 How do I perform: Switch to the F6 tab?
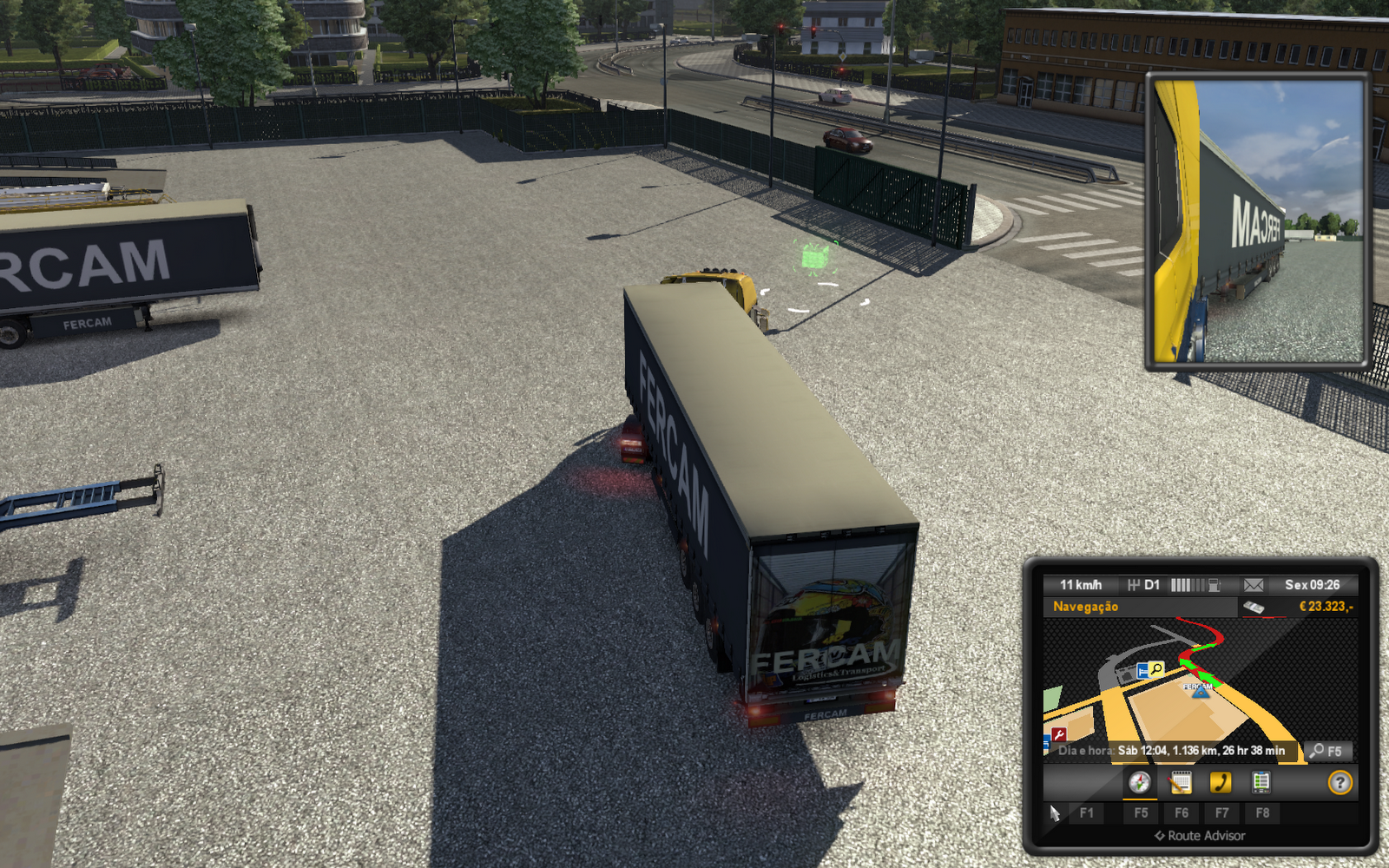tap(1182, 813)
